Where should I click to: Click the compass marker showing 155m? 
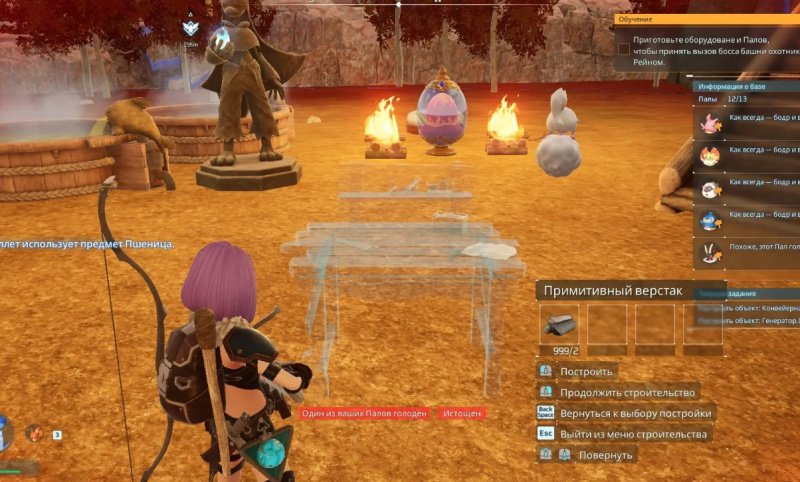tap(191, 32)
